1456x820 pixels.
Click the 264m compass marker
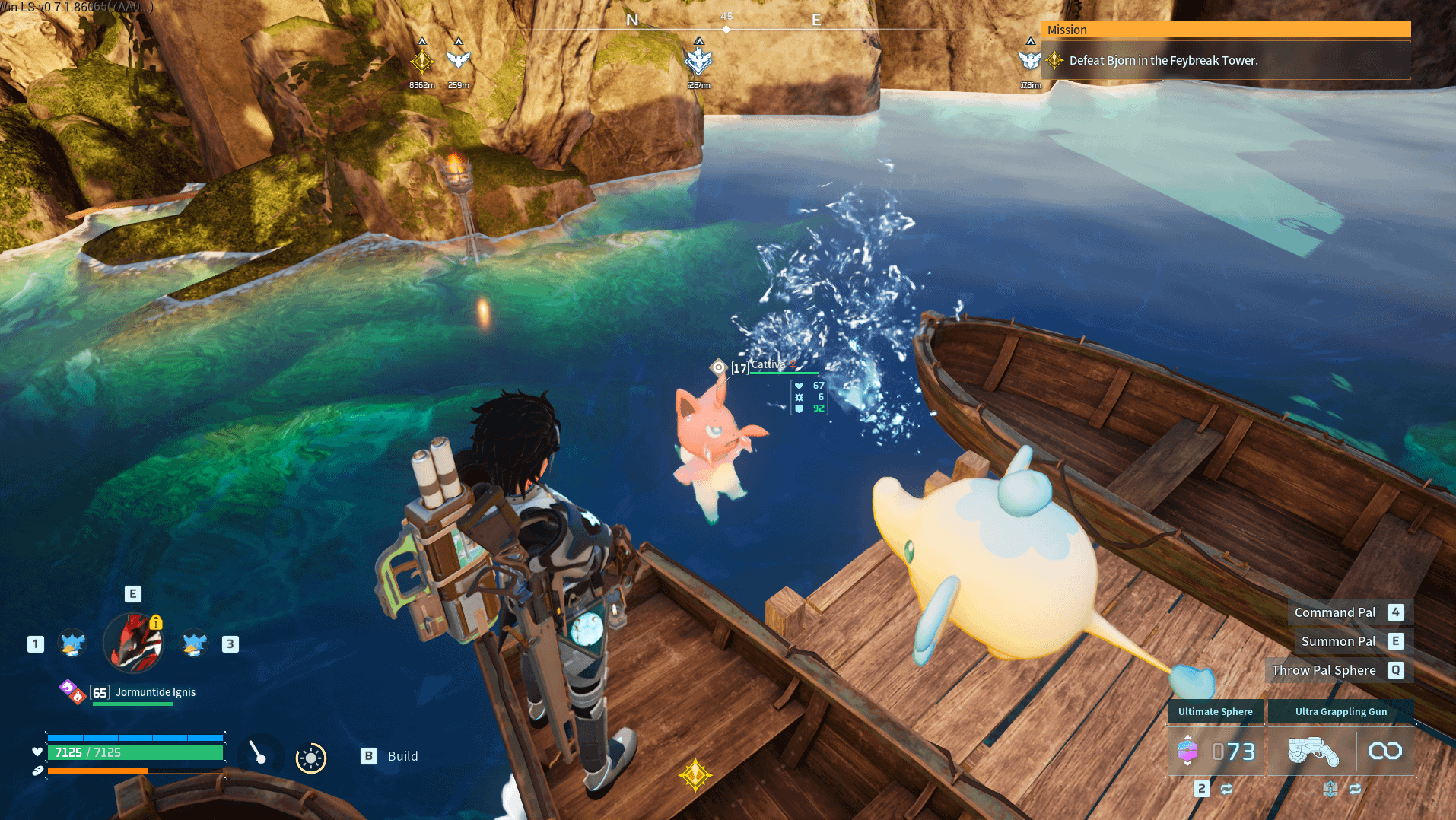click(x=698, y=61)
